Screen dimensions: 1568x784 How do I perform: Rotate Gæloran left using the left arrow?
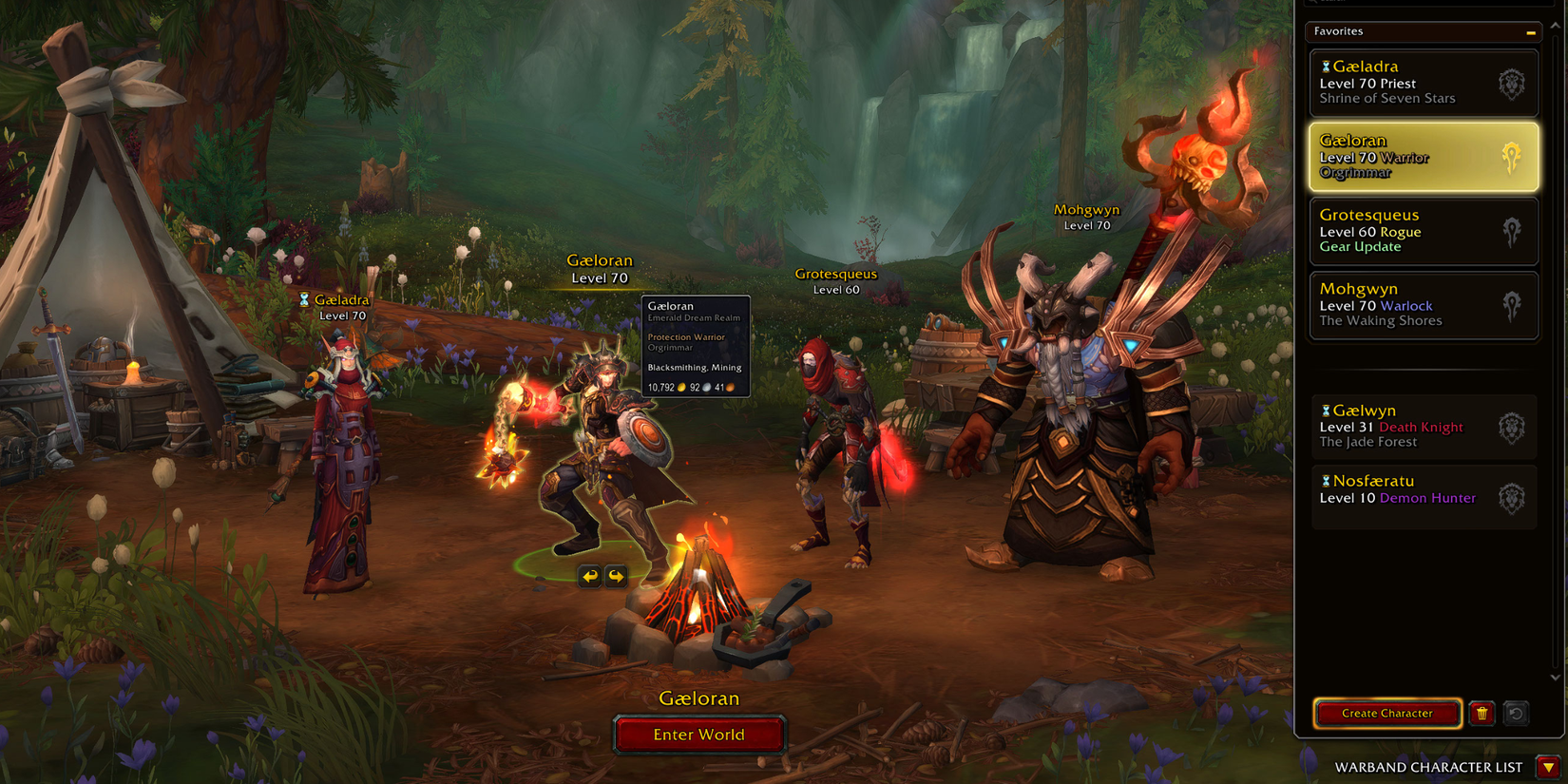point(589,575)
